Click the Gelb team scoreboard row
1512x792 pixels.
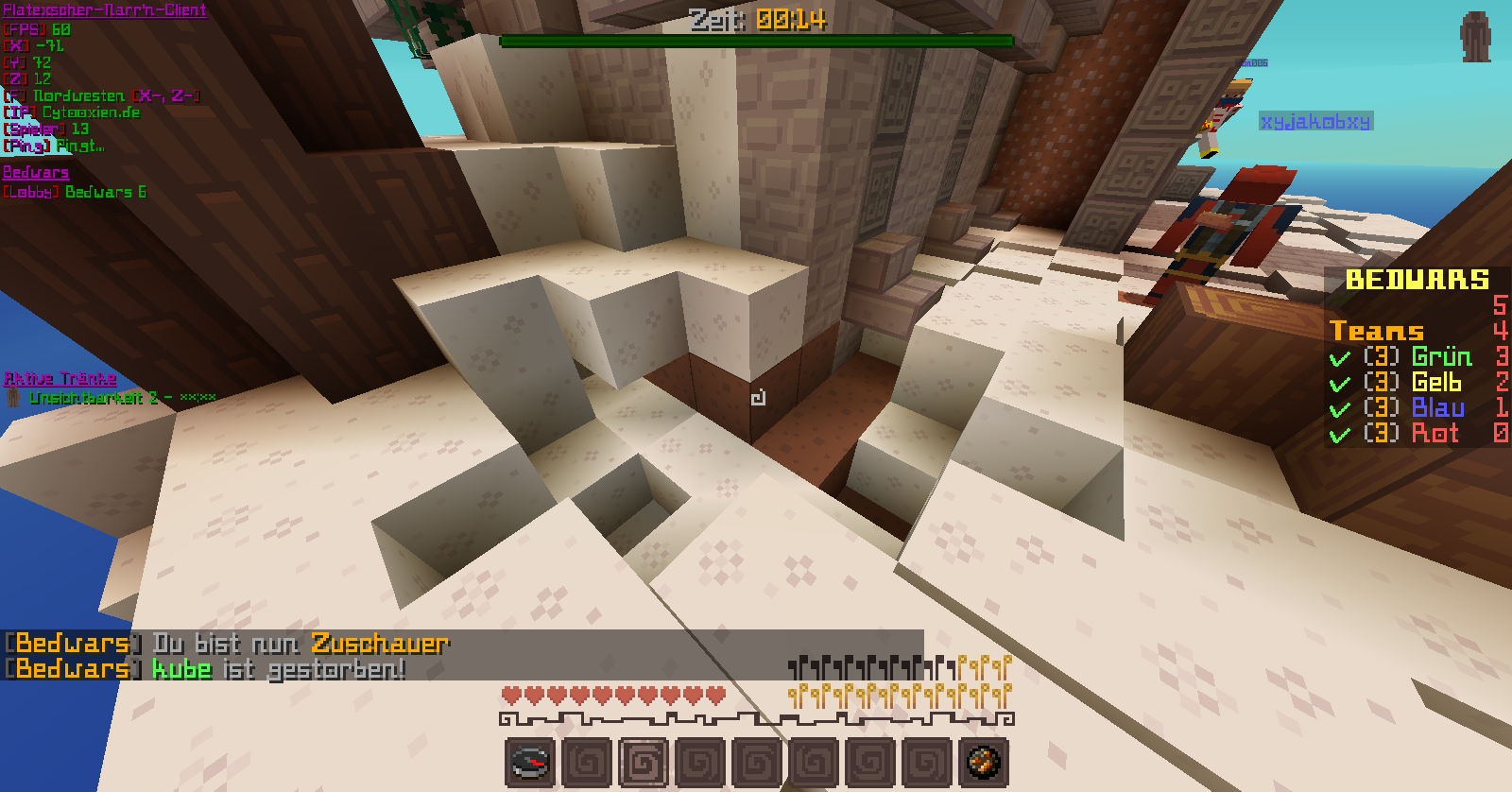(1412, 383)
